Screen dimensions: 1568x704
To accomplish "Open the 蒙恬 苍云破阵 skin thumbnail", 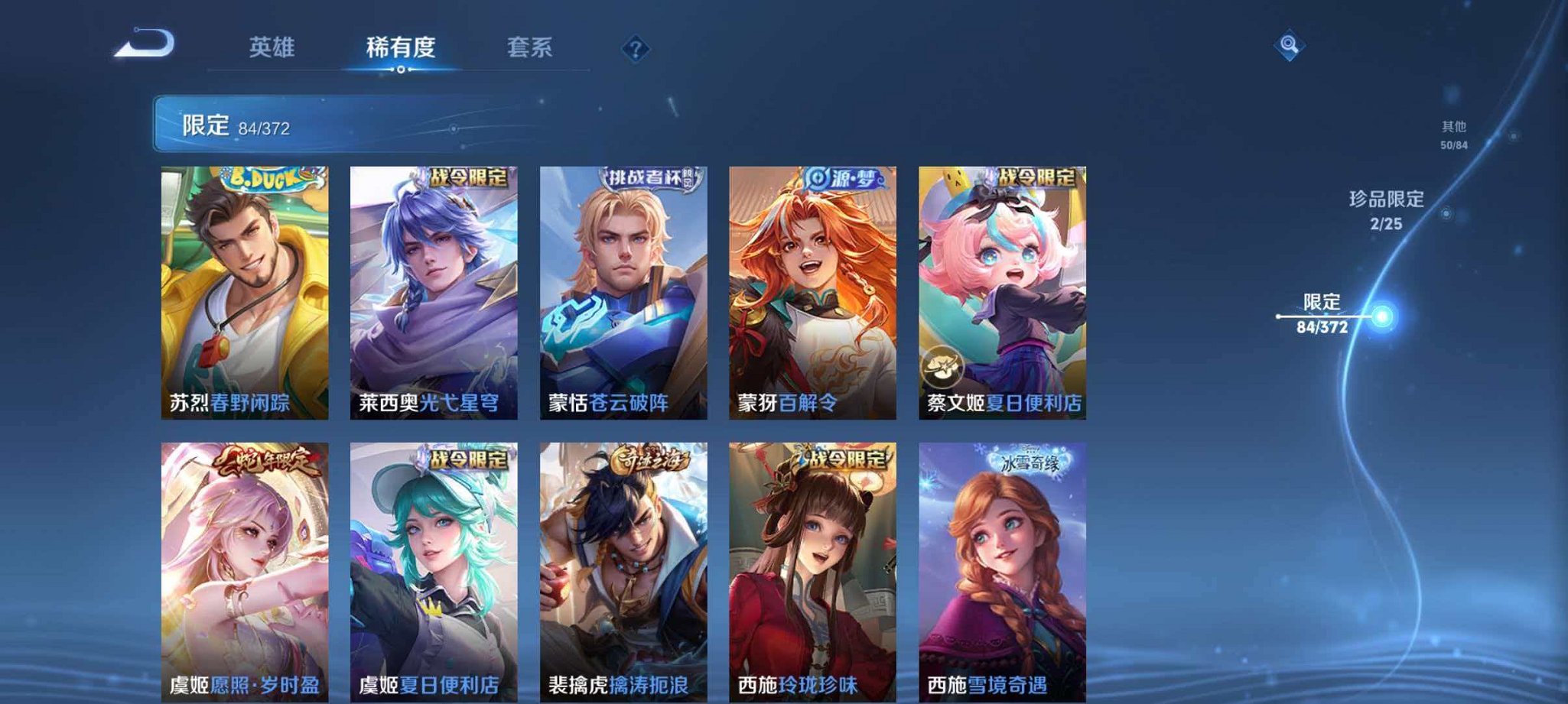I will [x=627, y=290].
